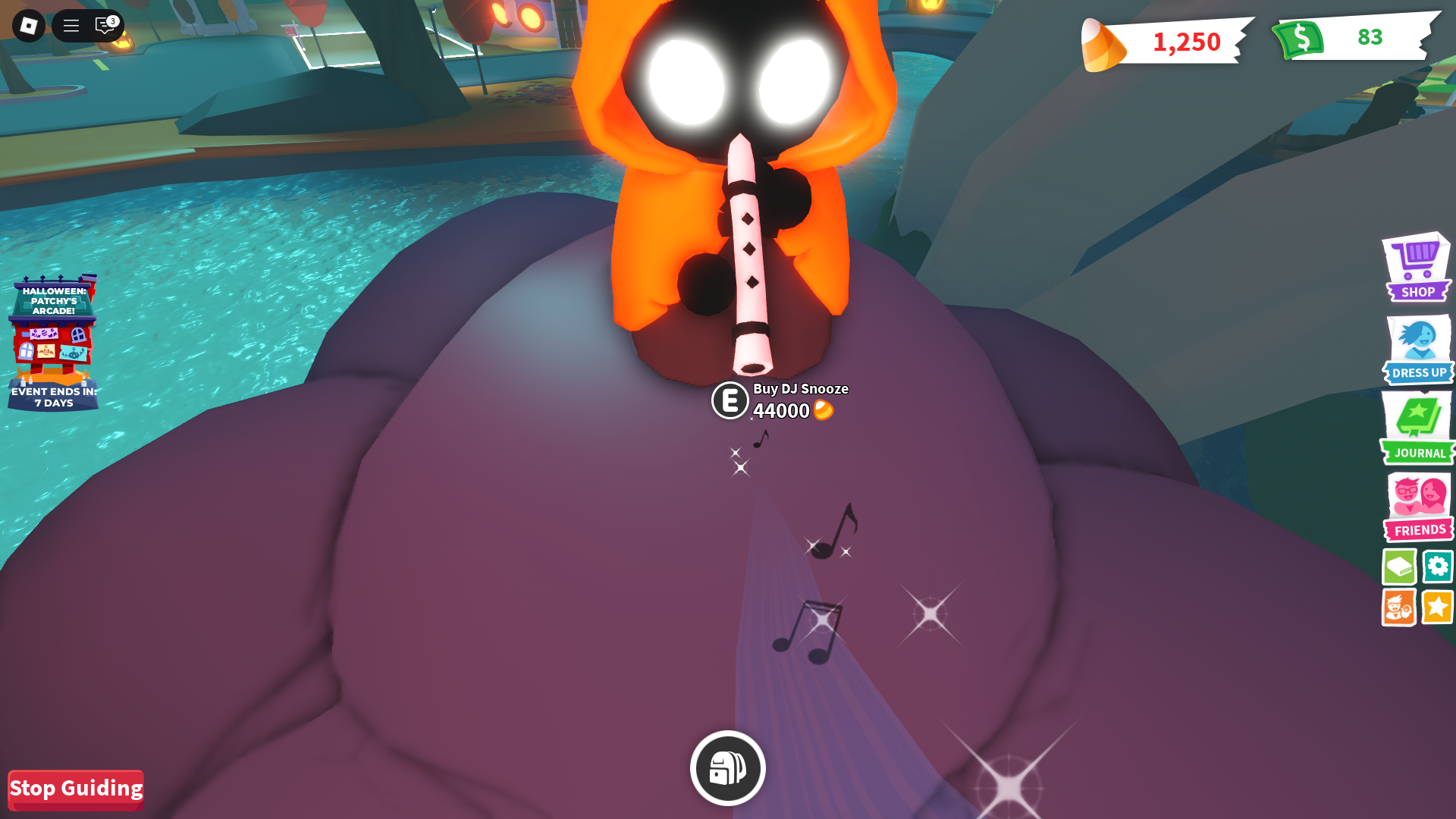Open the backpack inventory
This screenshot has width=1456, height=819.
pyautogui.click(x=727, y=768)
